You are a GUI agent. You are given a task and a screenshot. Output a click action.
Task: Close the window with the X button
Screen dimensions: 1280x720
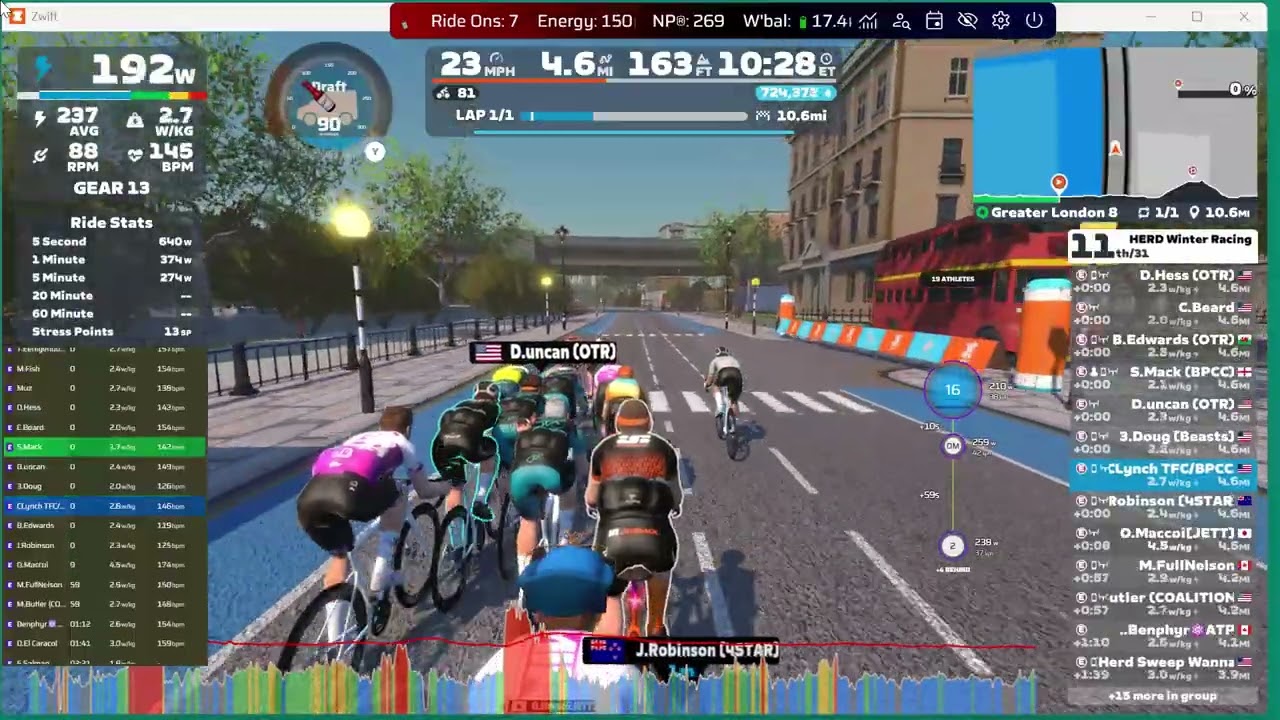(x=1244, y=17)
